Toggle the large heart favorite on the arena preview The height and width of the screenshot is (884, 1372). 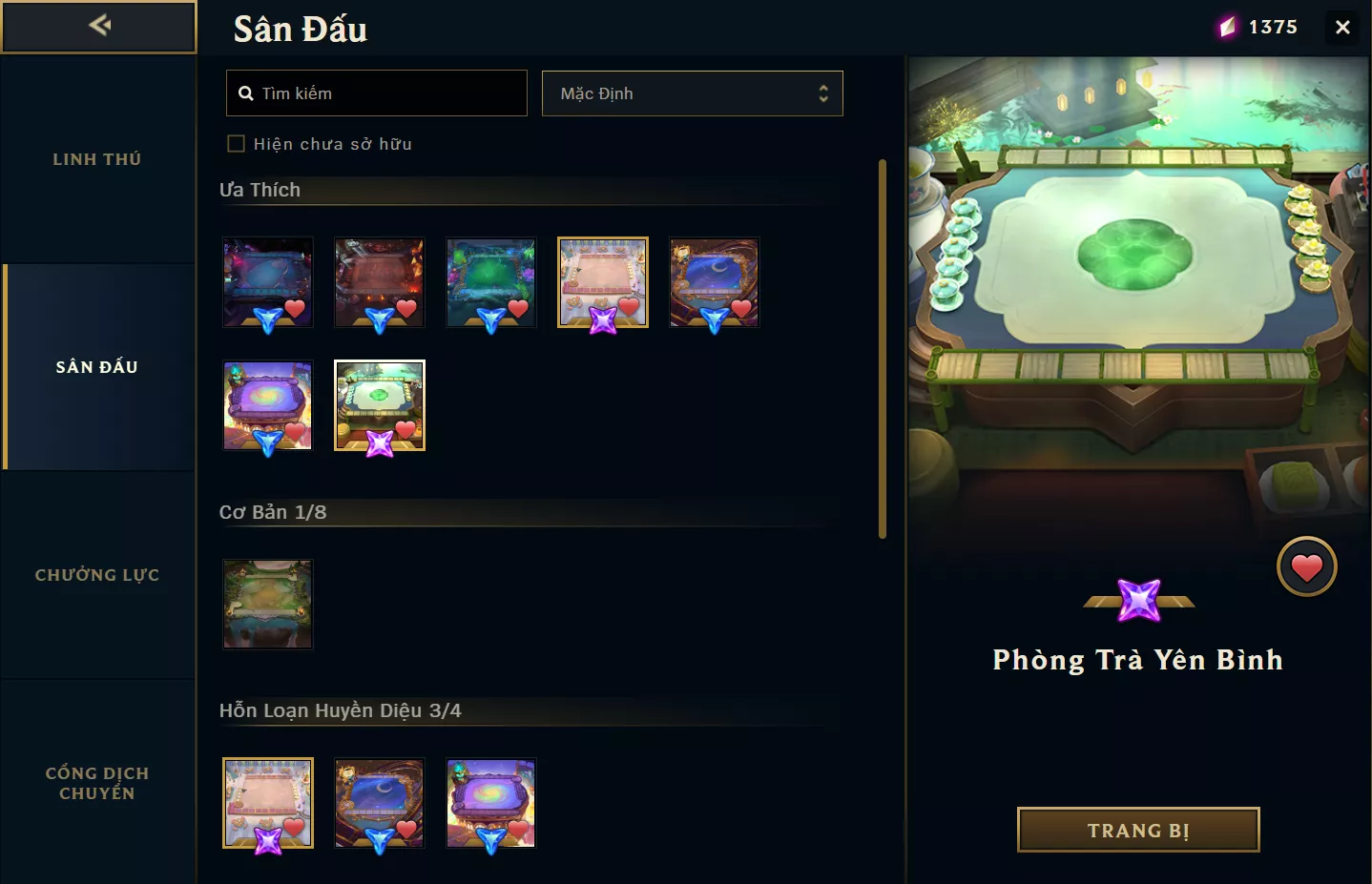click(1306, 565)
